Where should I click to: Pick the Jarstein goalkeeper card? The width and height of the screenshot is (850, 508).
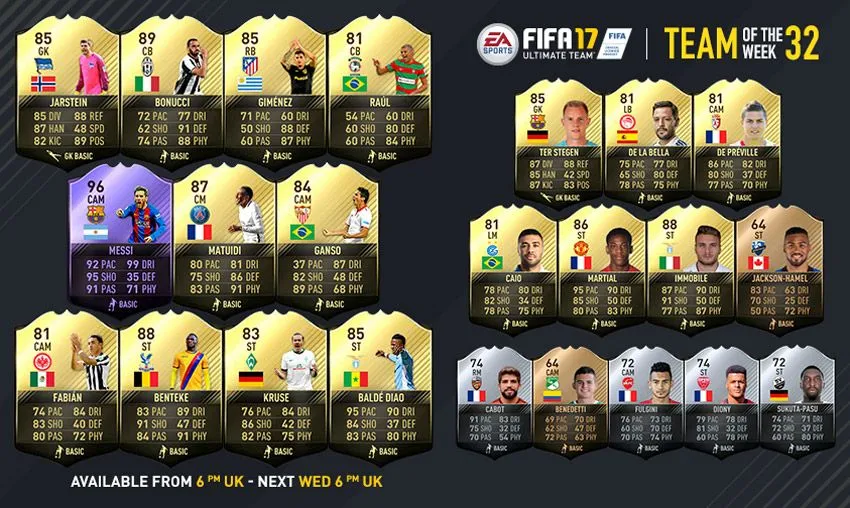click(66, 85)
